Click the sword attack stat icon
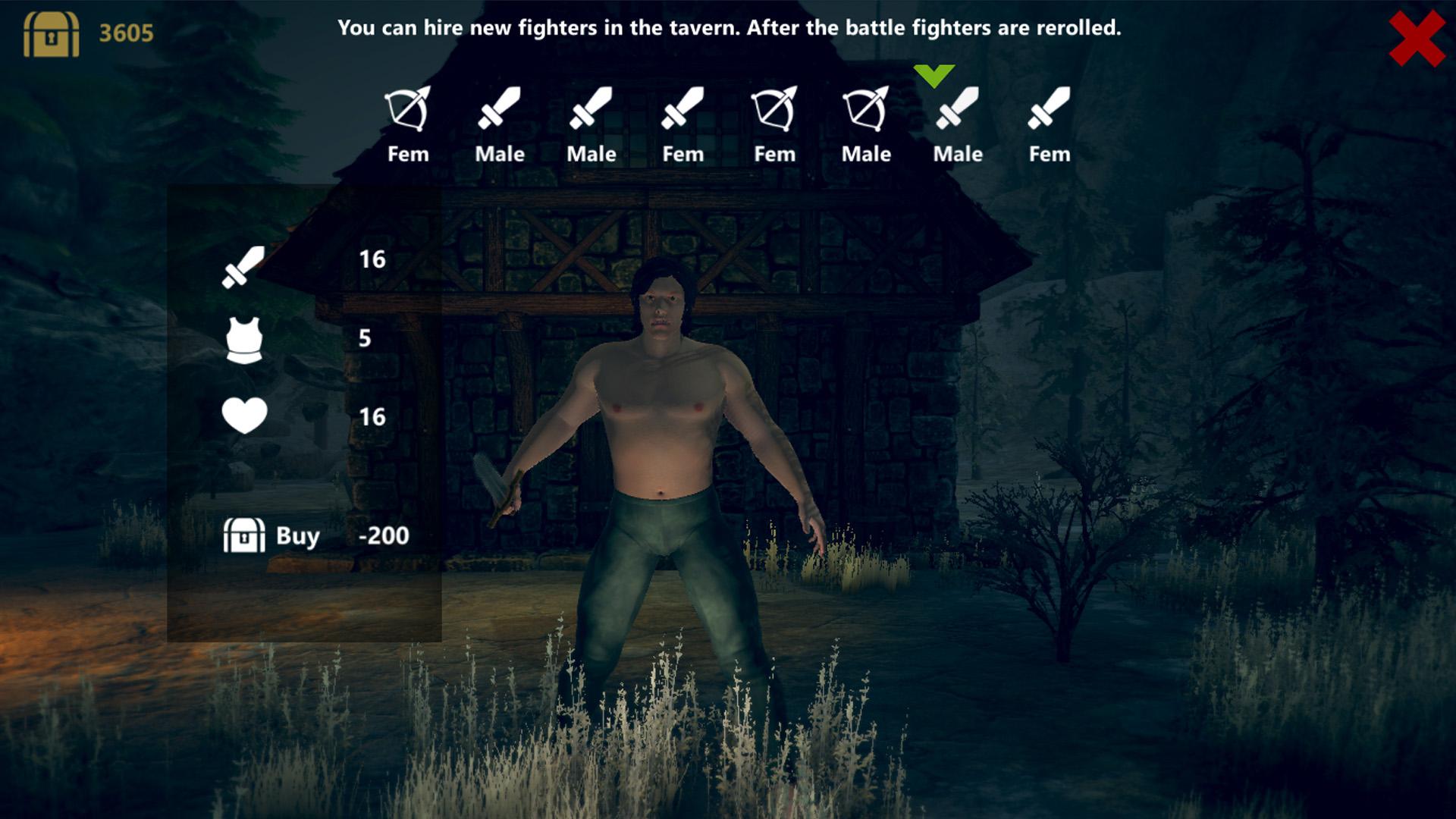1456x819 pixels. 243,265
